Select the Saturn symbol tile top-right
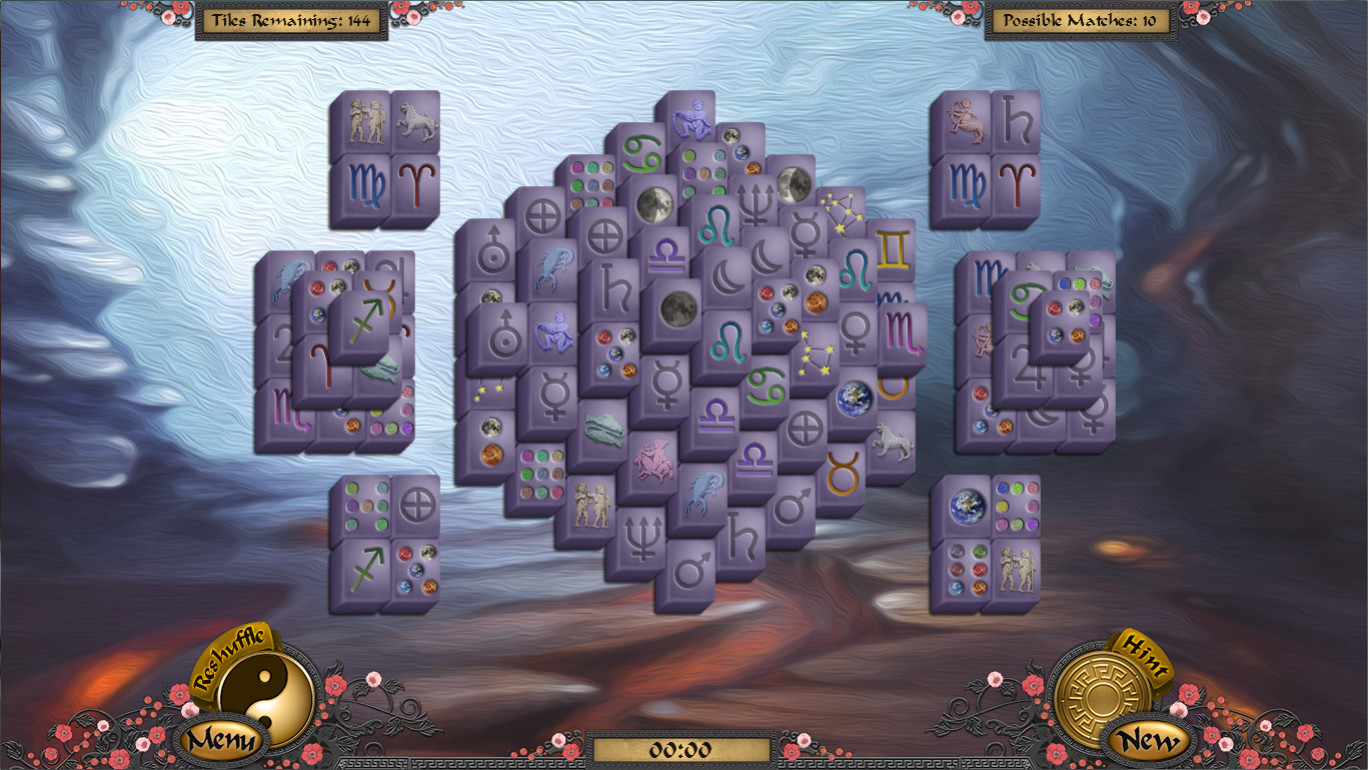This screenshot has width=1368, height=770. click(x=1017, y=118)
